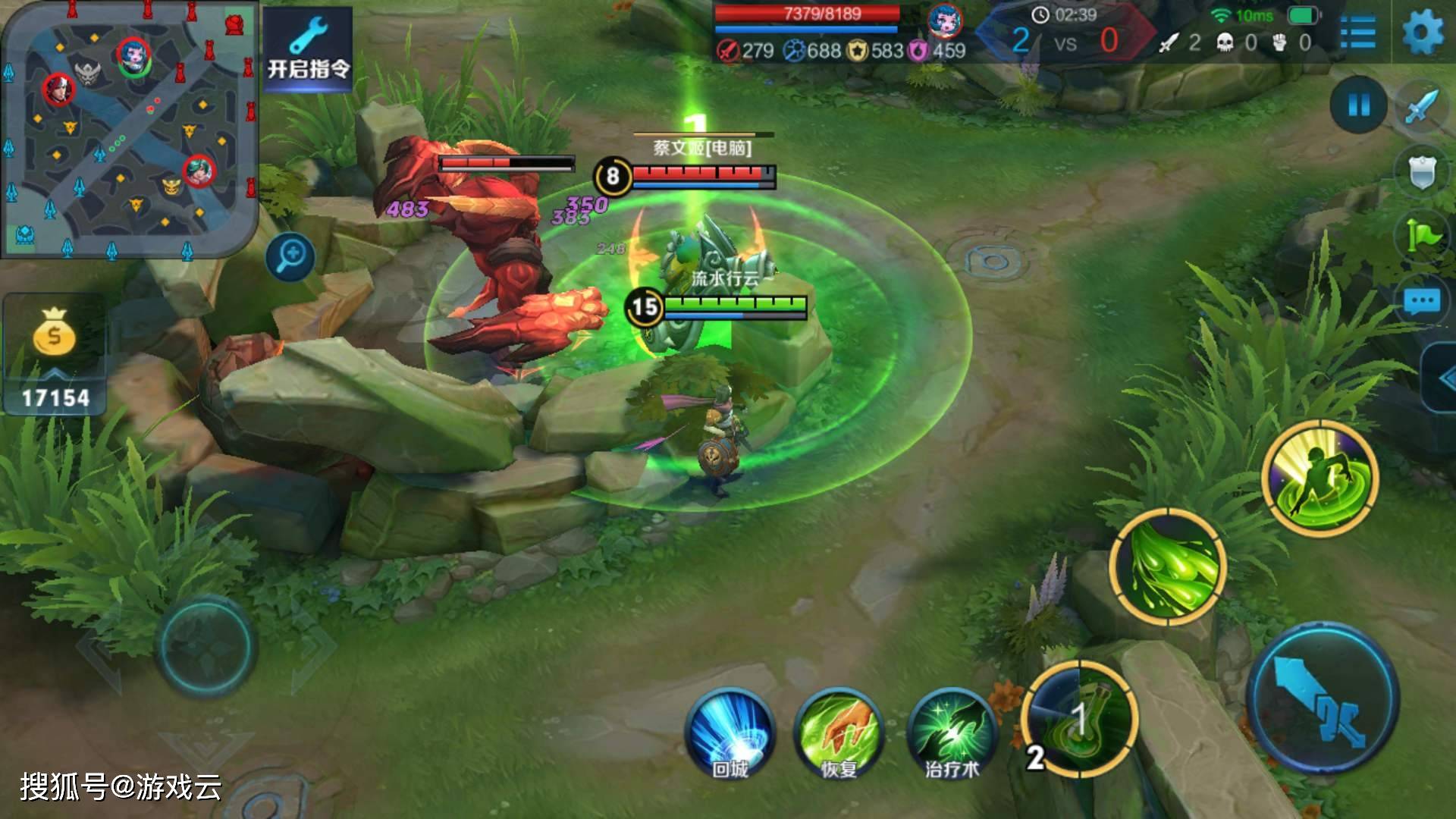Select the green flag gather signal
Viewport: 1456px width, 819px height.
tap(1421, 237)
